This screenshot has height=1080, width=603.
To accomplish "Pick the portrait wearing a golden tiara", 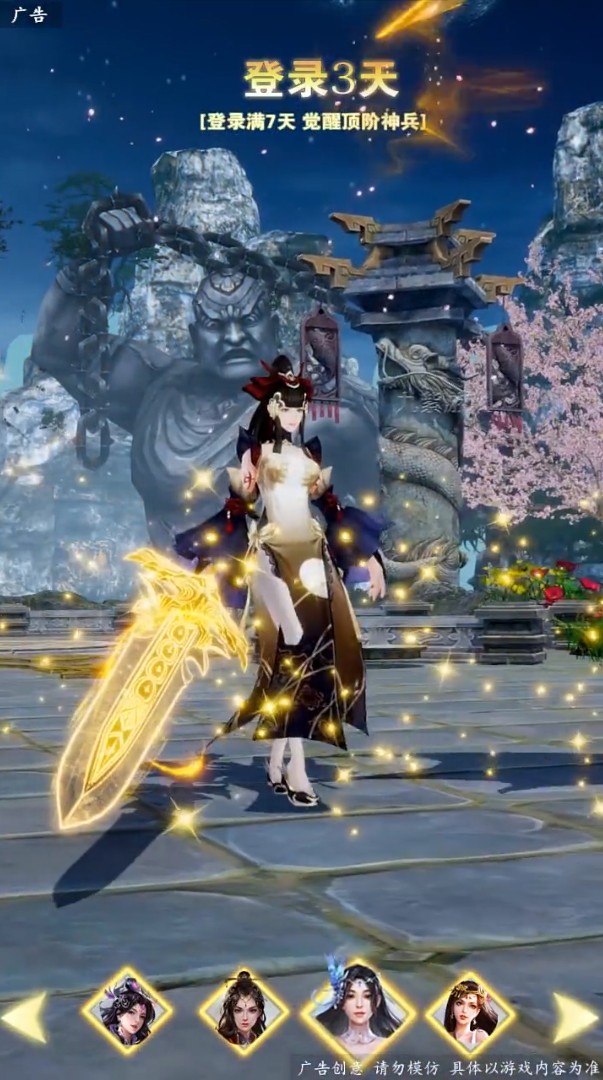I will click(470, 1012).
